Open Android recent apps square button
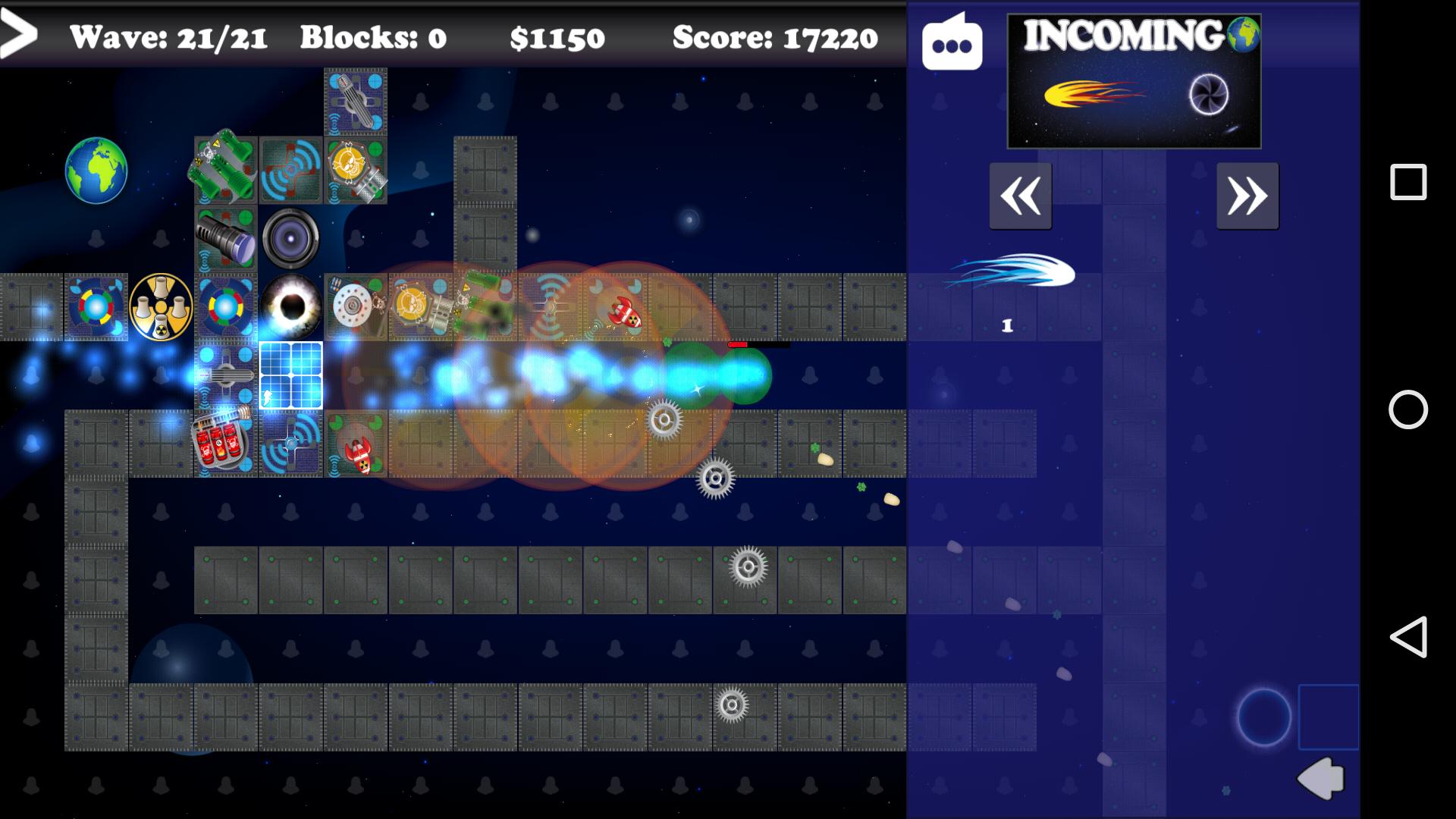1456x819 pixels. pyautogui.click(x=1407, y=182)
